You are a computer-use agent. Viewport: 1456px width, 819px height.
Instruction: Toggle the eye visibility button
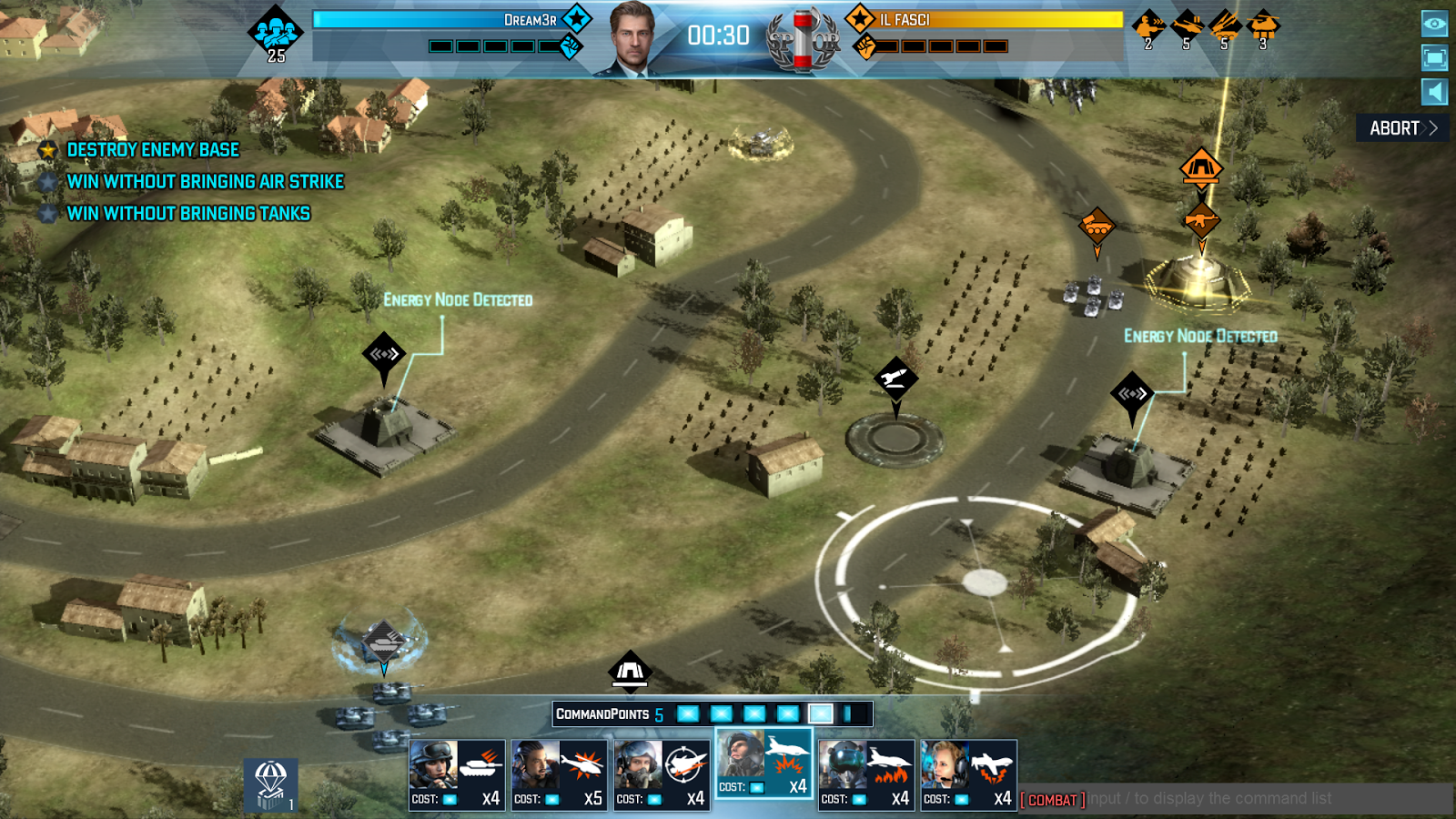[1434, 24]
